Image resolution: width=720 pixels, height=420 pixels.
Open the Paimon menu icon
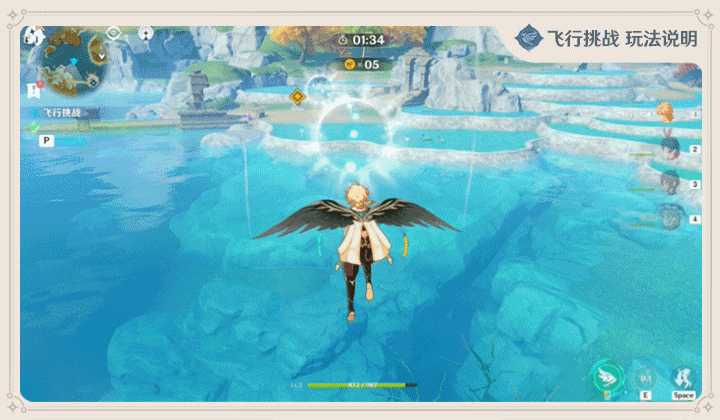pyautogui.click(x=32, y=36)
